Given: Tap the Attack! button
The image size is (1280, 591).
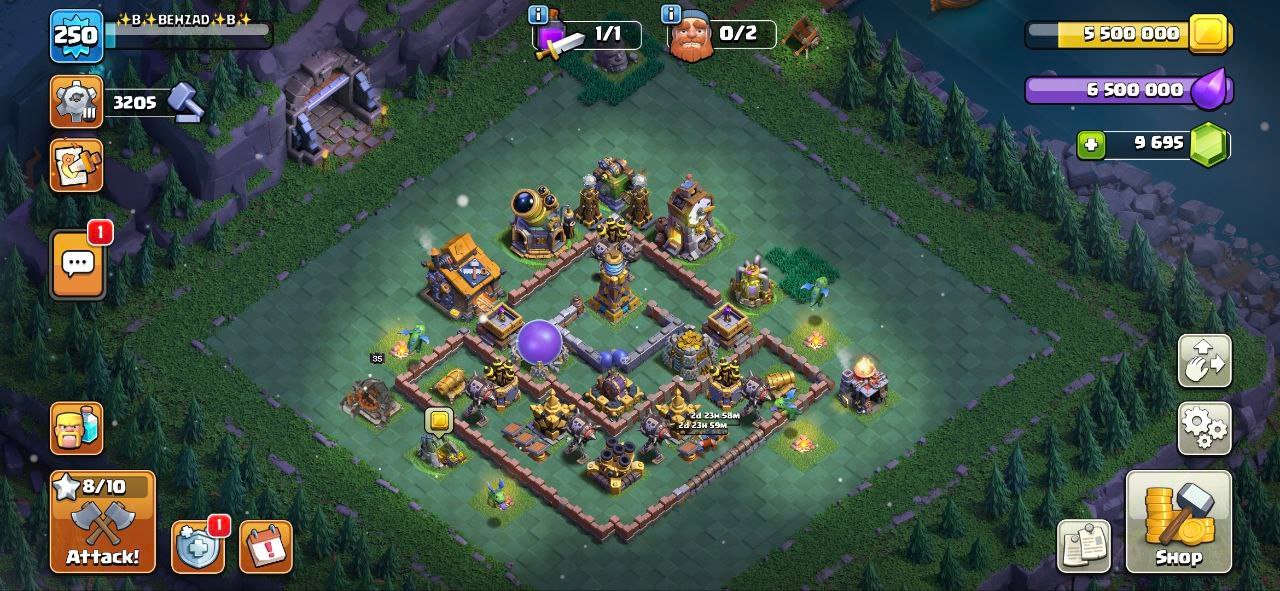Looking at the screenshot, I should (103, 522).
